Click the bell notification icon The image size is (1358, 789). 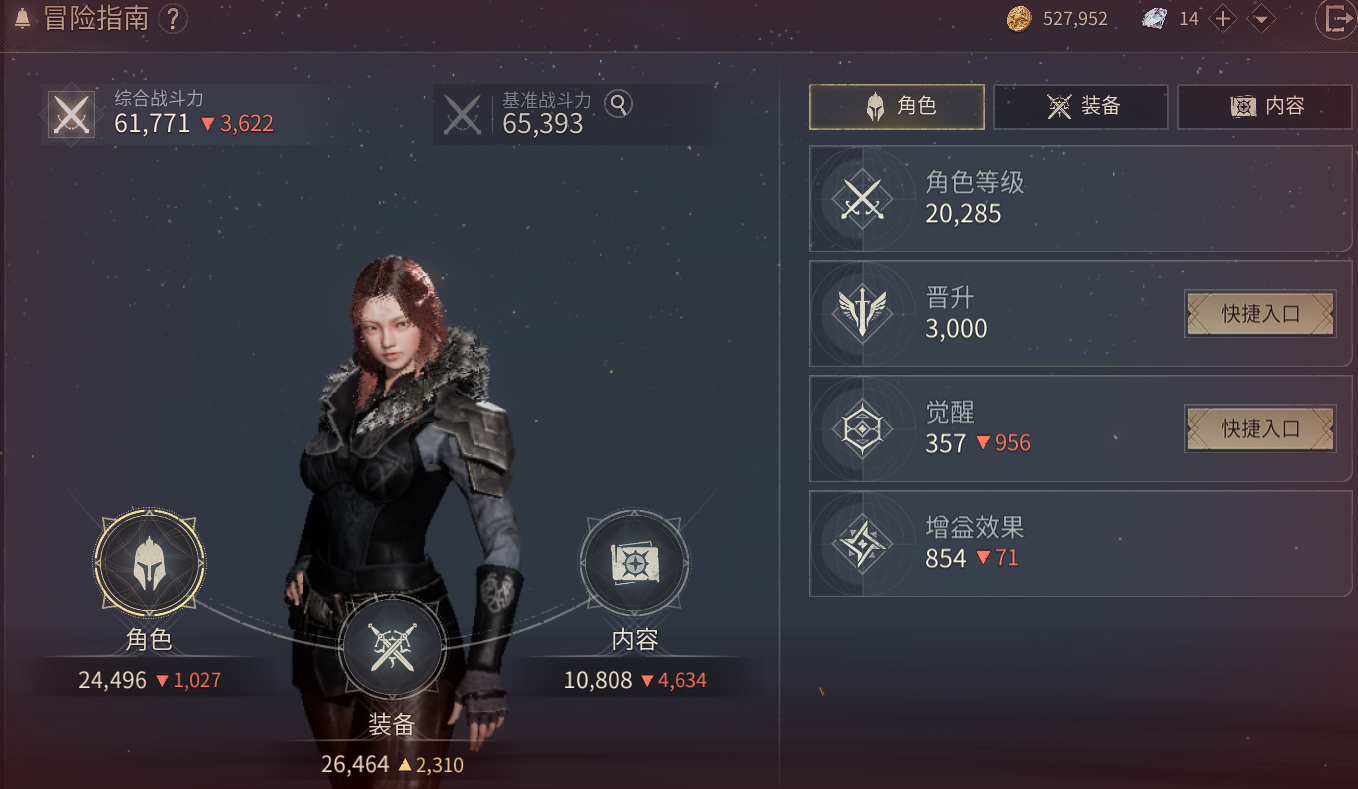click(x=20, y=18)
